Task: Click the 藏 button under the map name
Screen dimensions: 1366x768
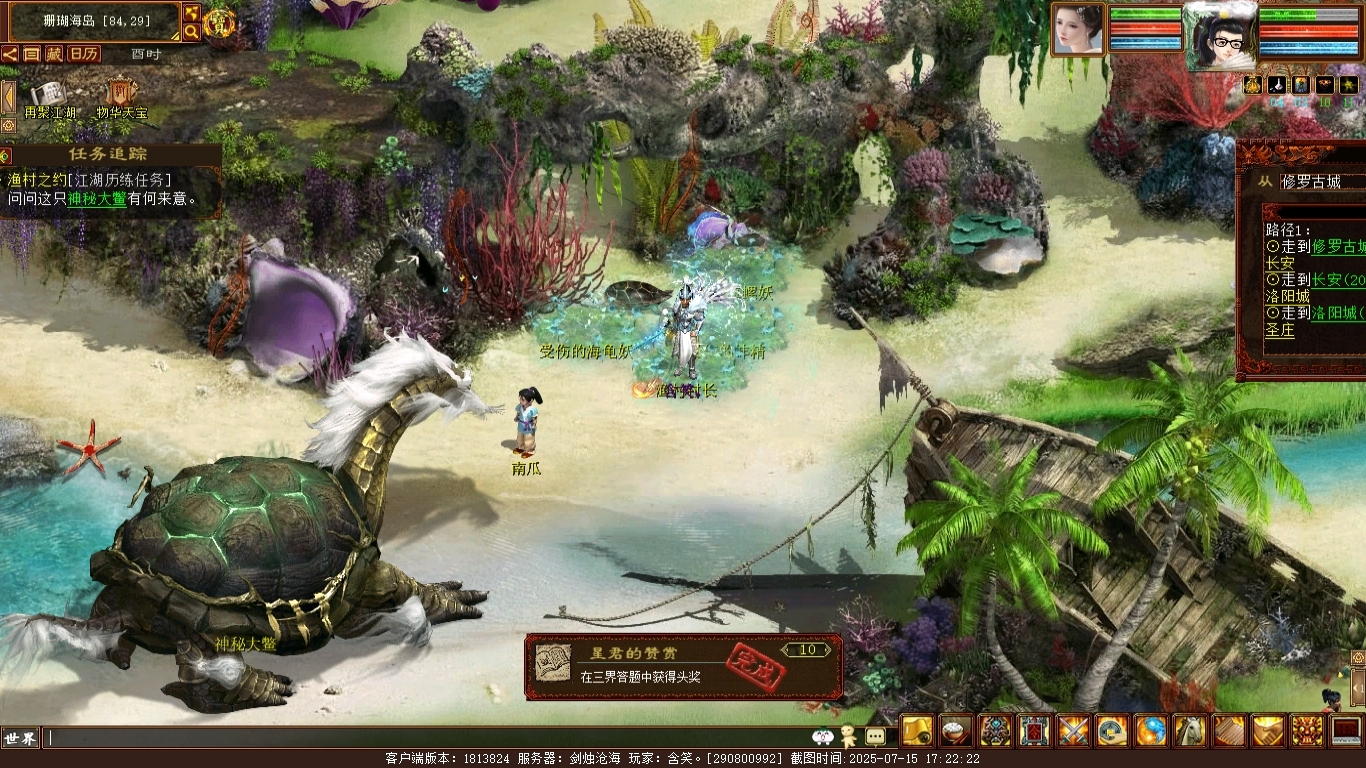Action: click(x=53, y=54)
